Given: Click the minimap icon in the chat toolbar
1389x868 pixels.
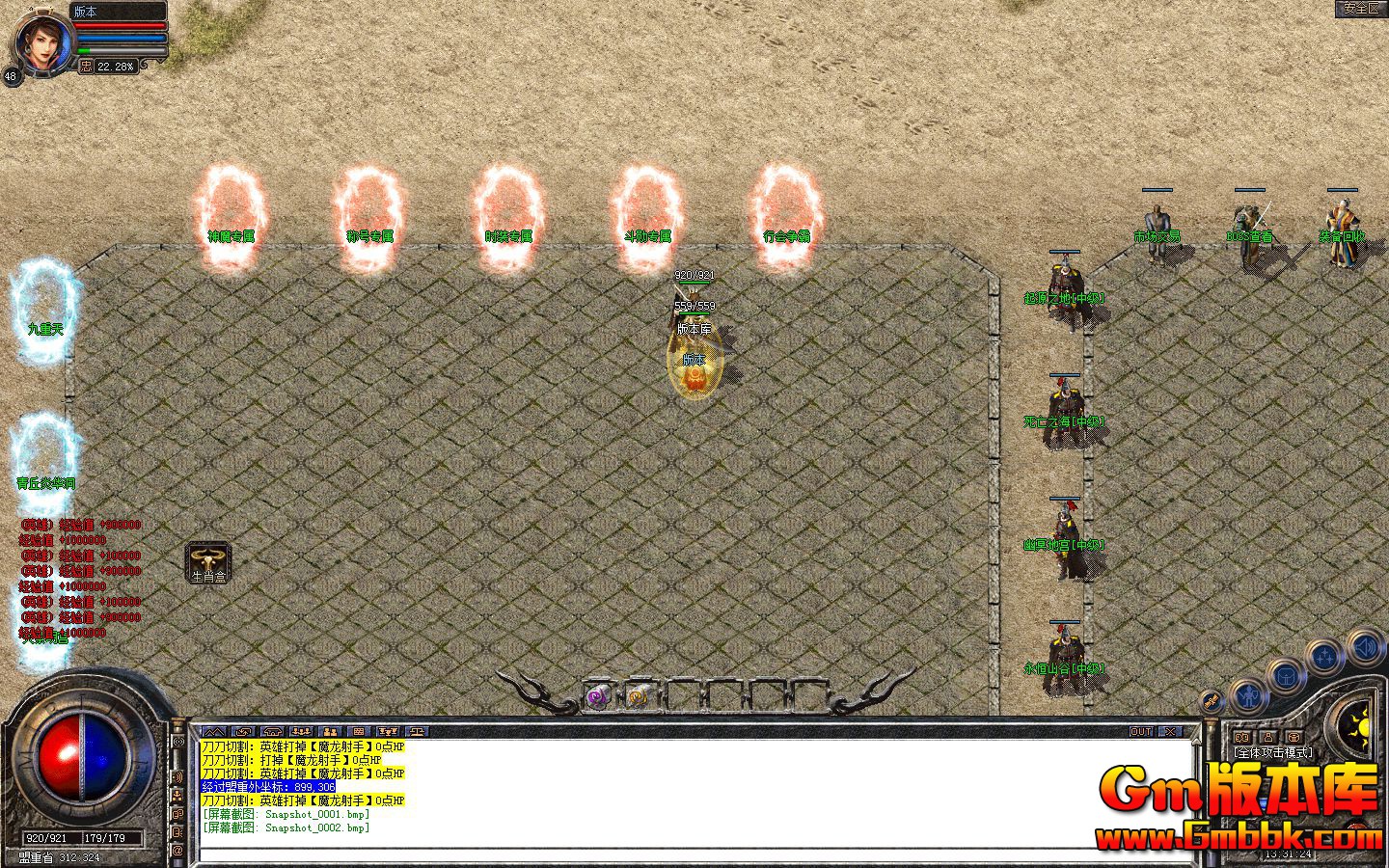Looking at the screenshot, I should (x=214, y=731).
